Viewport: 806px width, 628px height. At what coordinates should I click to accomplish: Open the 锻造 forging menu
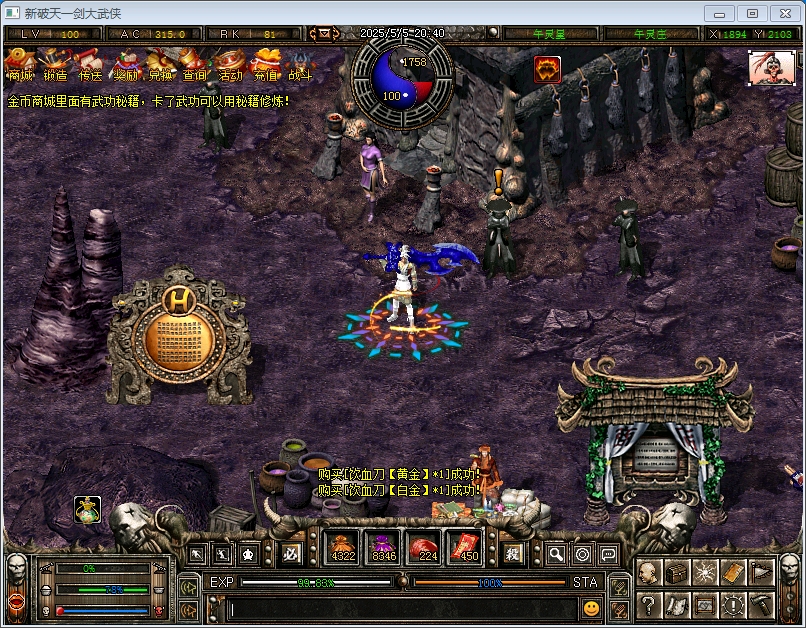point(55,65)
